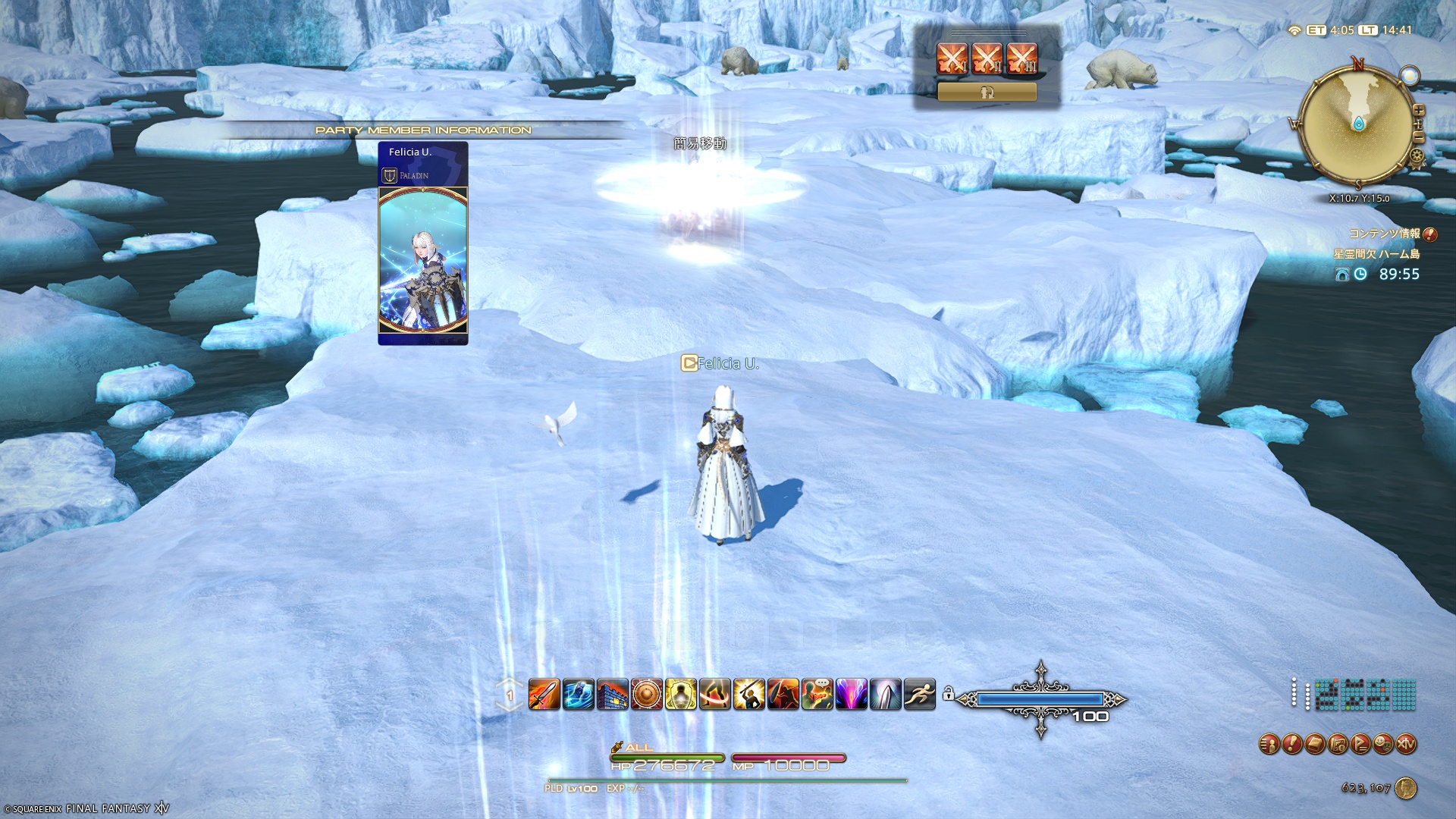Image resolution: width=1456 pixels, height=819 pixels.
Task: Open Felicia U. party member portrait card
Action: tap(422, 243)
